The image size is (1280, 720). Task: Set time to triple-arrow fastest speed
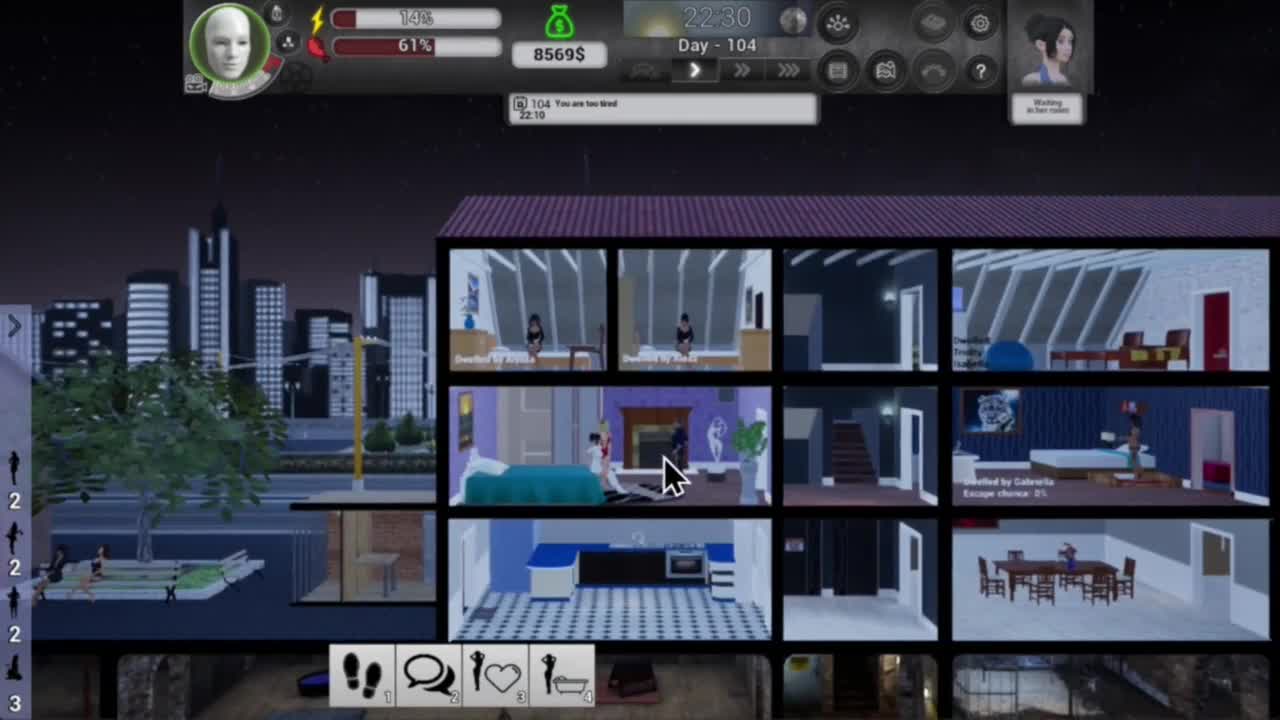(788, 70)
